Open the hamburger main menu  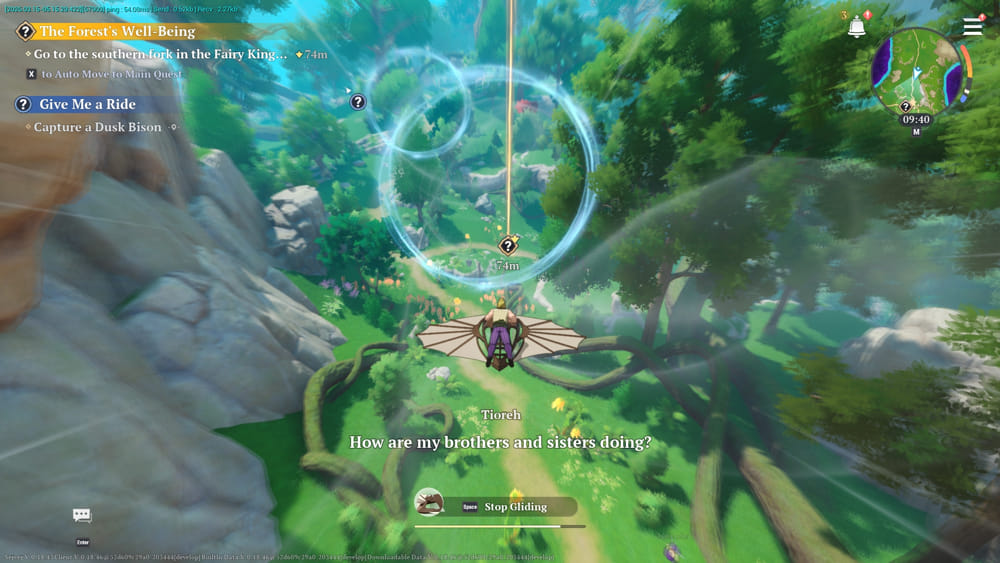point(972,27)
